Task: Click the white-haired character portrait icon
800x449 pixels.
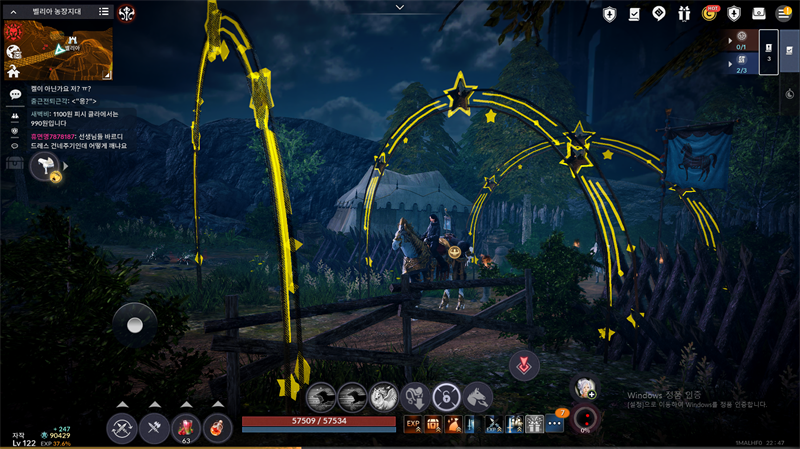Action: click(583, 387)
